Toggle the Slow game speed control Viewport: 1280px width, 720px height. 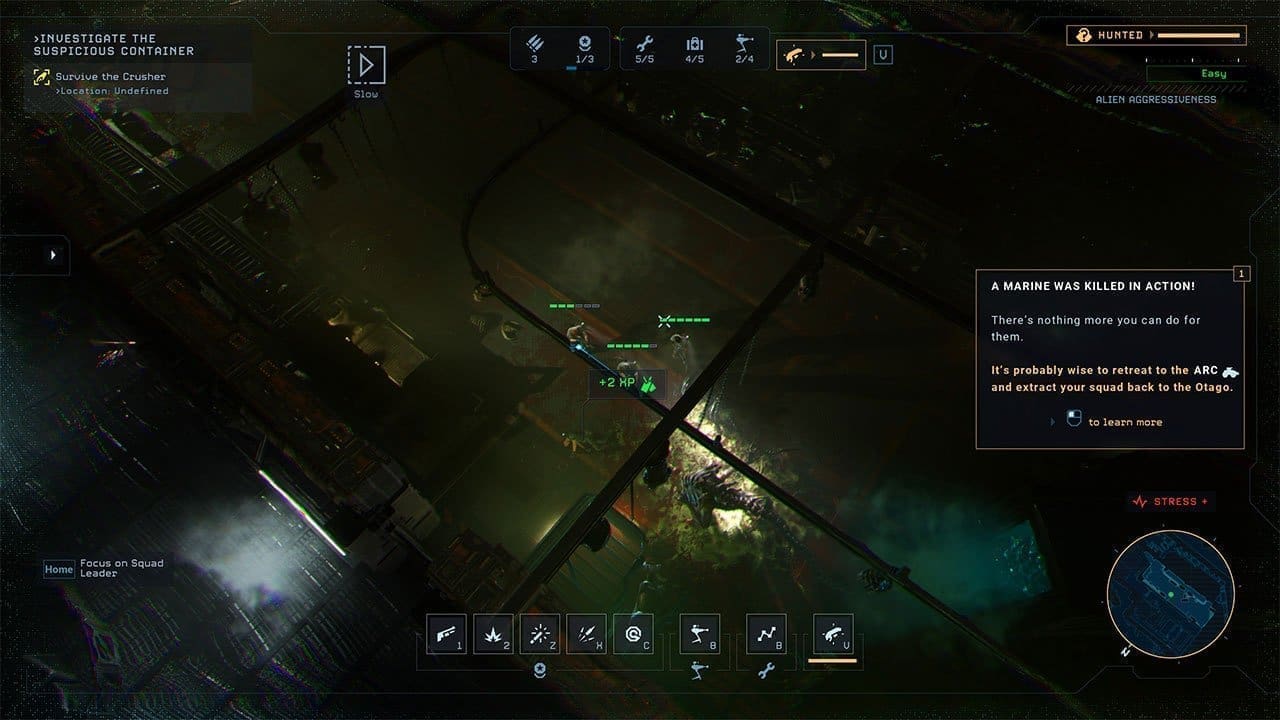(x=367, y=65)
